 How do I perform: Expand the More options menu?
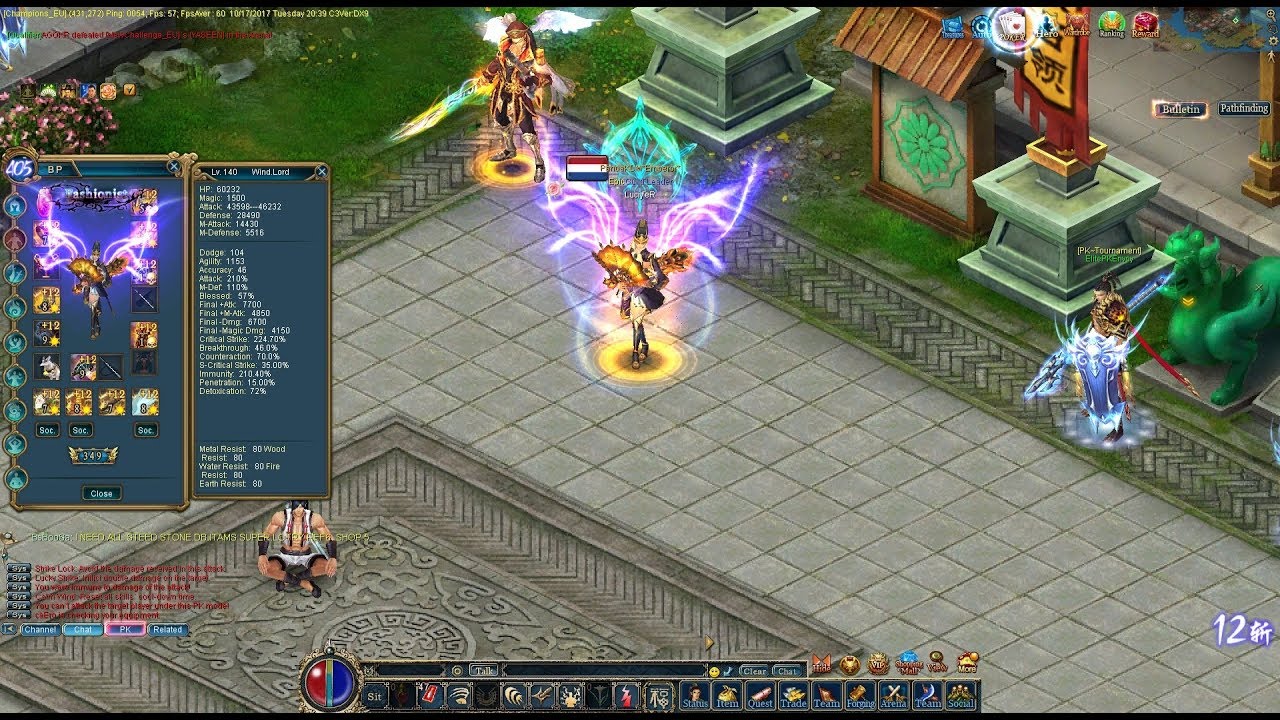tap(966, 662)
